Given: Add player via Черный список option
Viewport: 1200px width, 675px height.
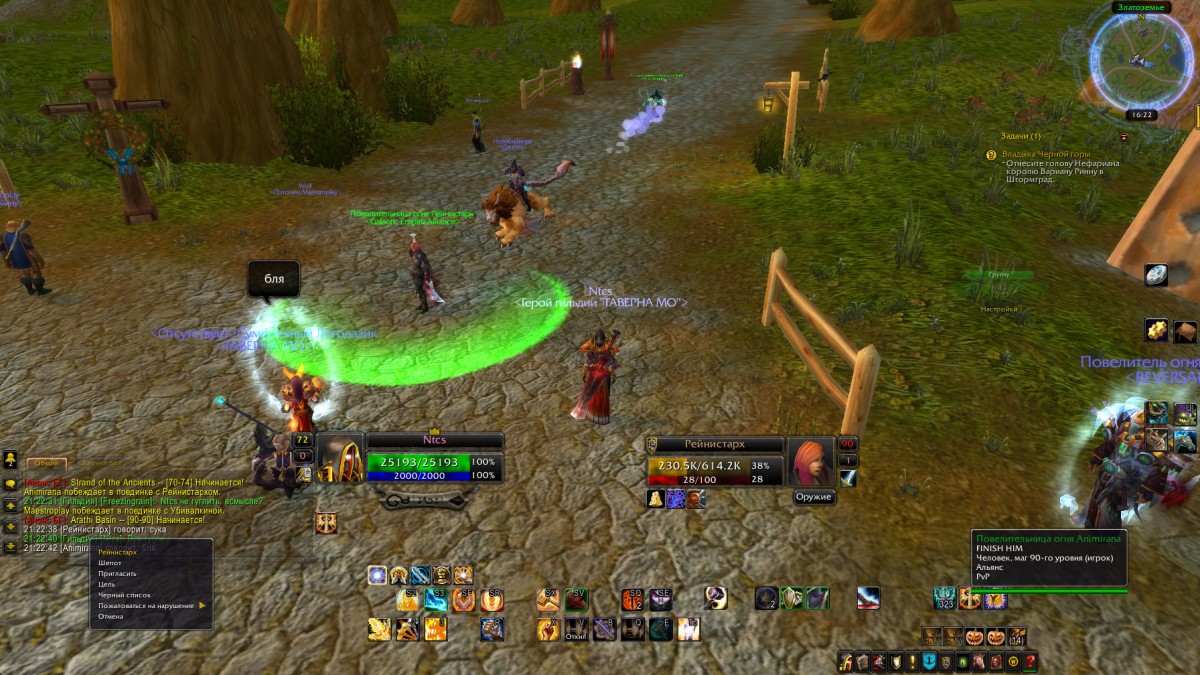Looking at the screenshot, I should (x=124, y=595).
